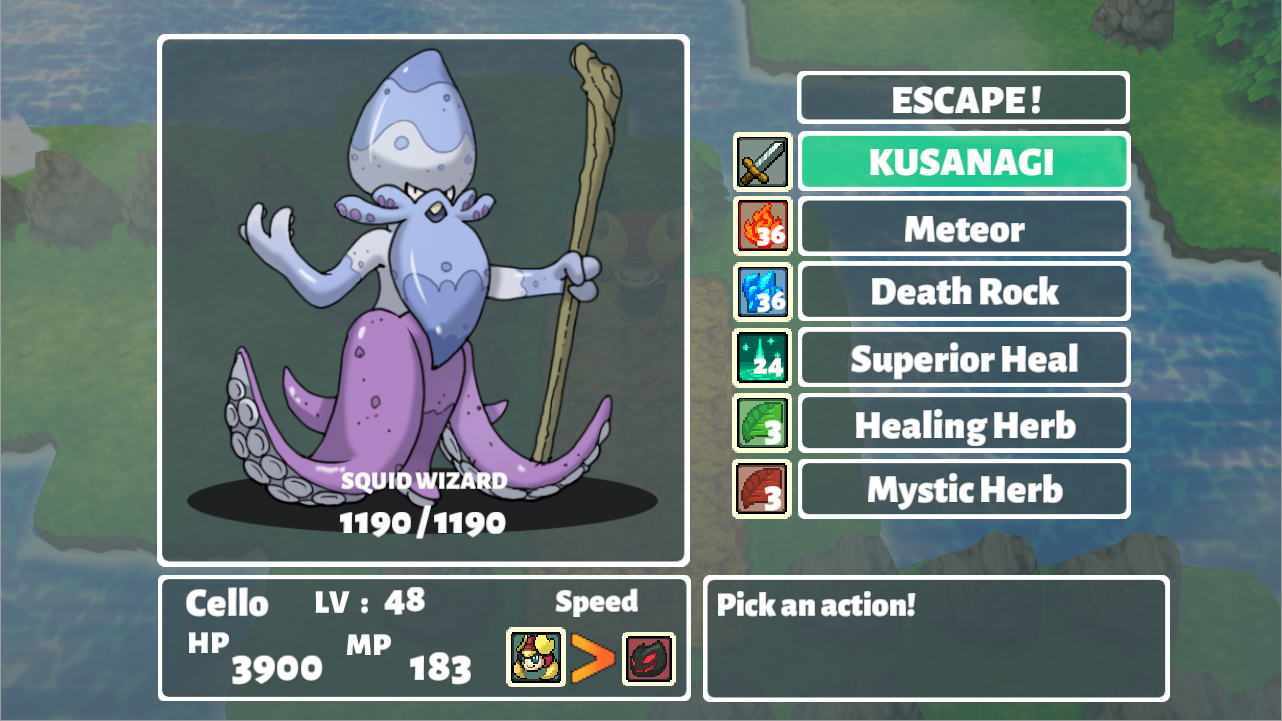
Task: Use a Healing Herb item
Action: tap(963, 423)
